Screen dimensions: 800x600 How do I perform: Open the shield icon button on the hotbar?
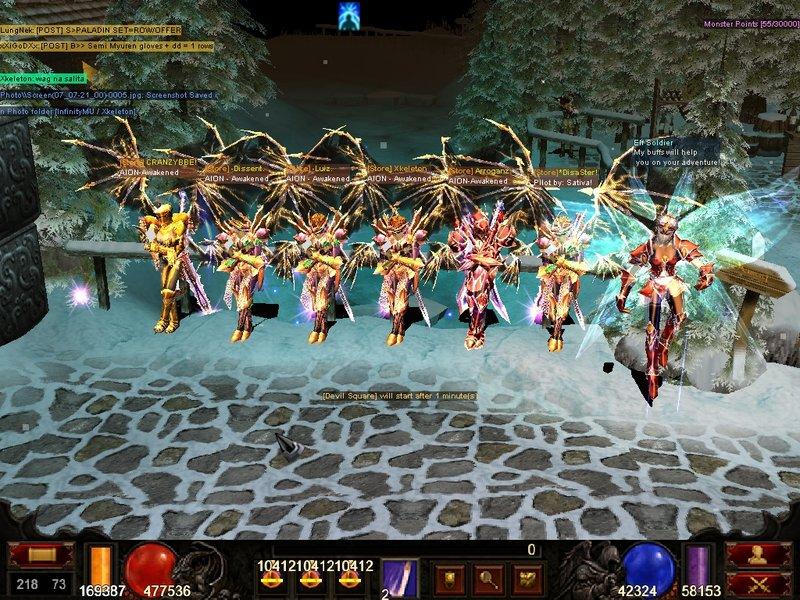(450, 577)
